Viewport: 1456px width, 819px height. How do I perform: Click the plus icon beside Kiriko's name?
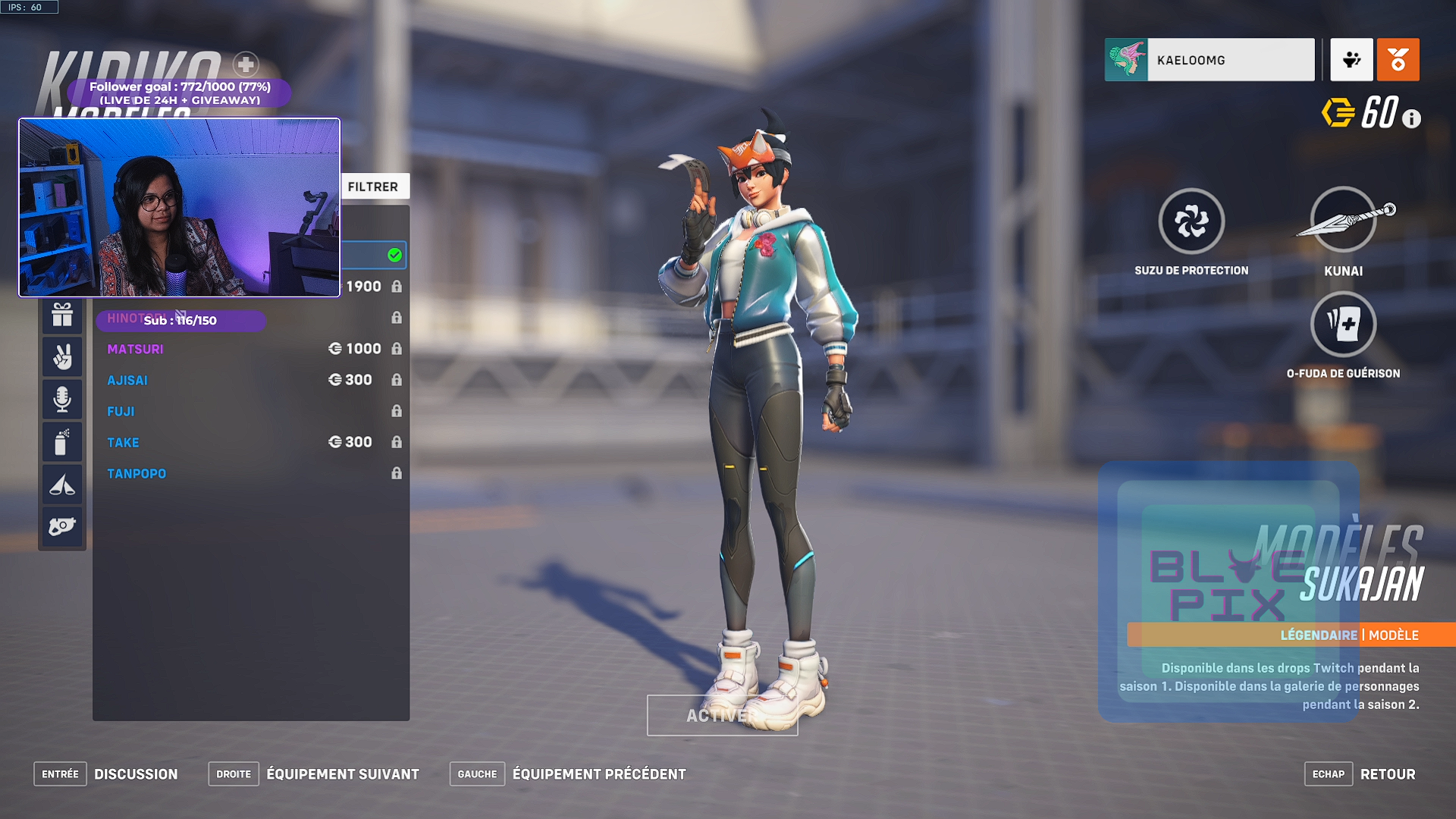[x=246, y=64]
